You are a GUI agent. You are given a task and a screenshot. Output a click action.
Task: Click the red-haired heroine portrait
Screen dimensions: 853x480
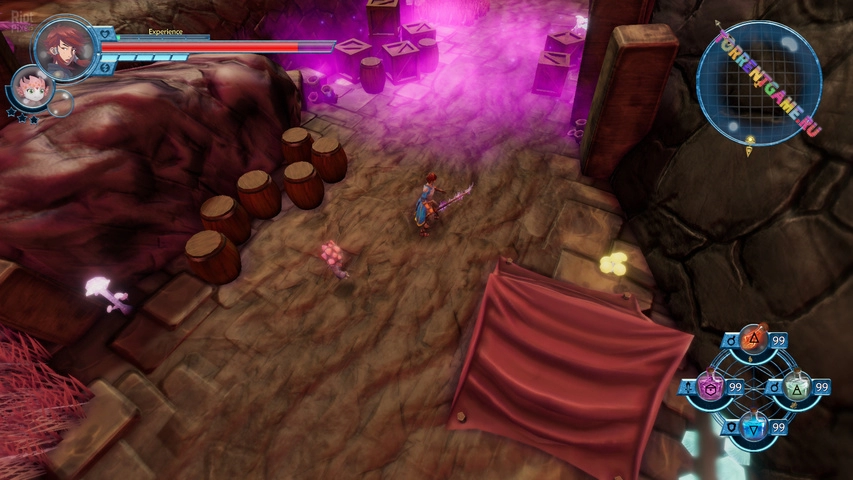65,47
